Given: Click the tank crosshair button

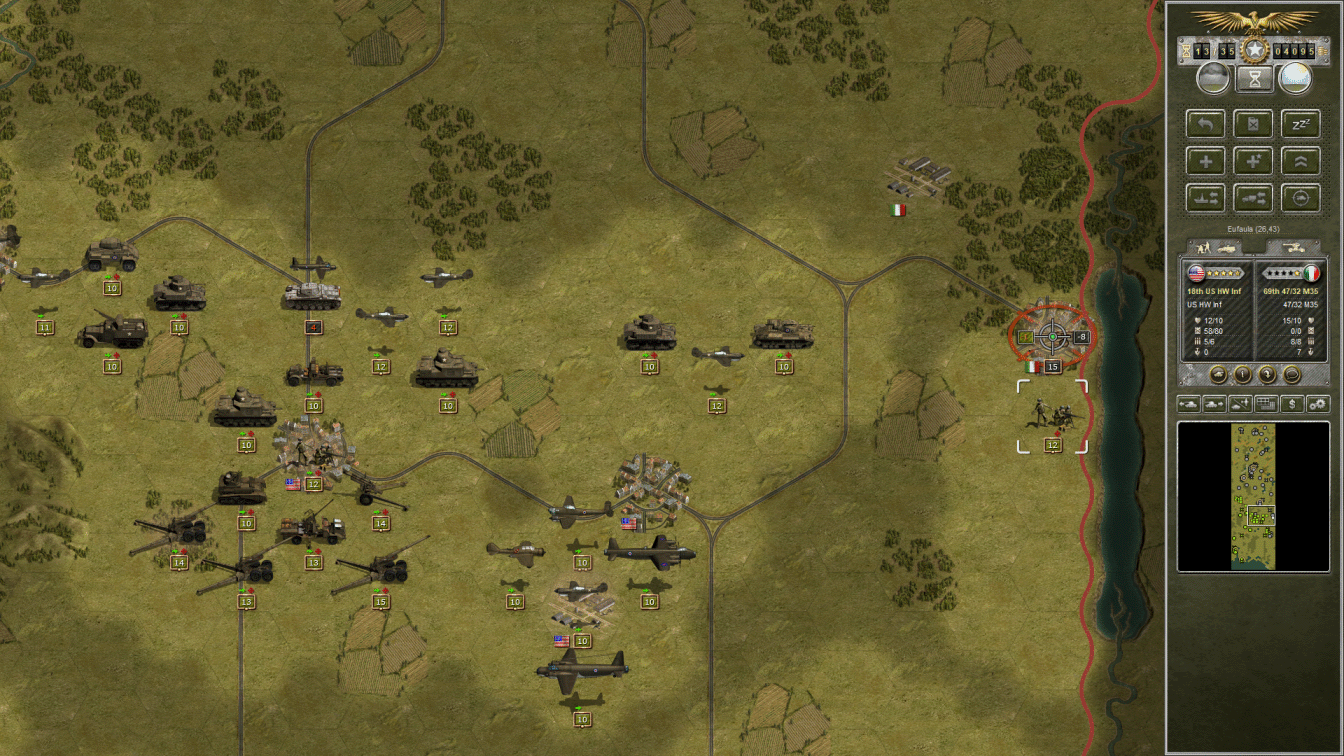Looking at the screenshot, I should [1300, 197].
